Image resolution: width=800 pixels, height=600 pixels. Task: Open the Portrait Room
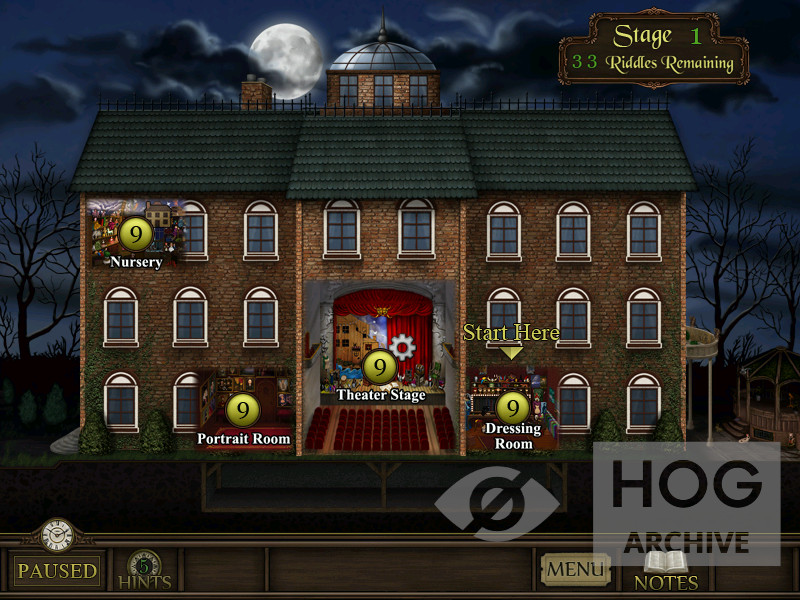[x=243, y=409]
